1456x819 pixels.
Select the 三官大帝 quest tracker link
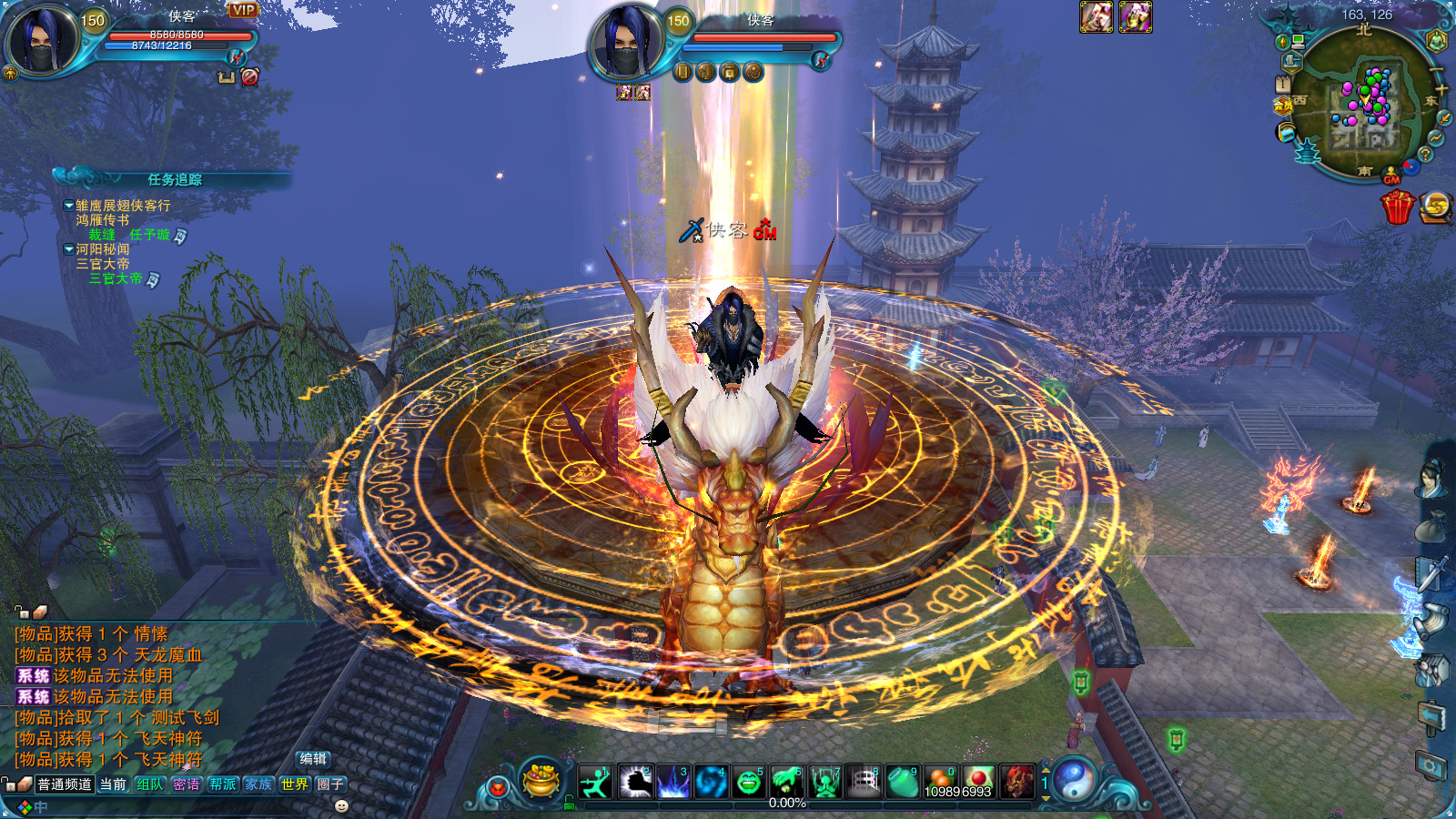(x=115, y=279)
